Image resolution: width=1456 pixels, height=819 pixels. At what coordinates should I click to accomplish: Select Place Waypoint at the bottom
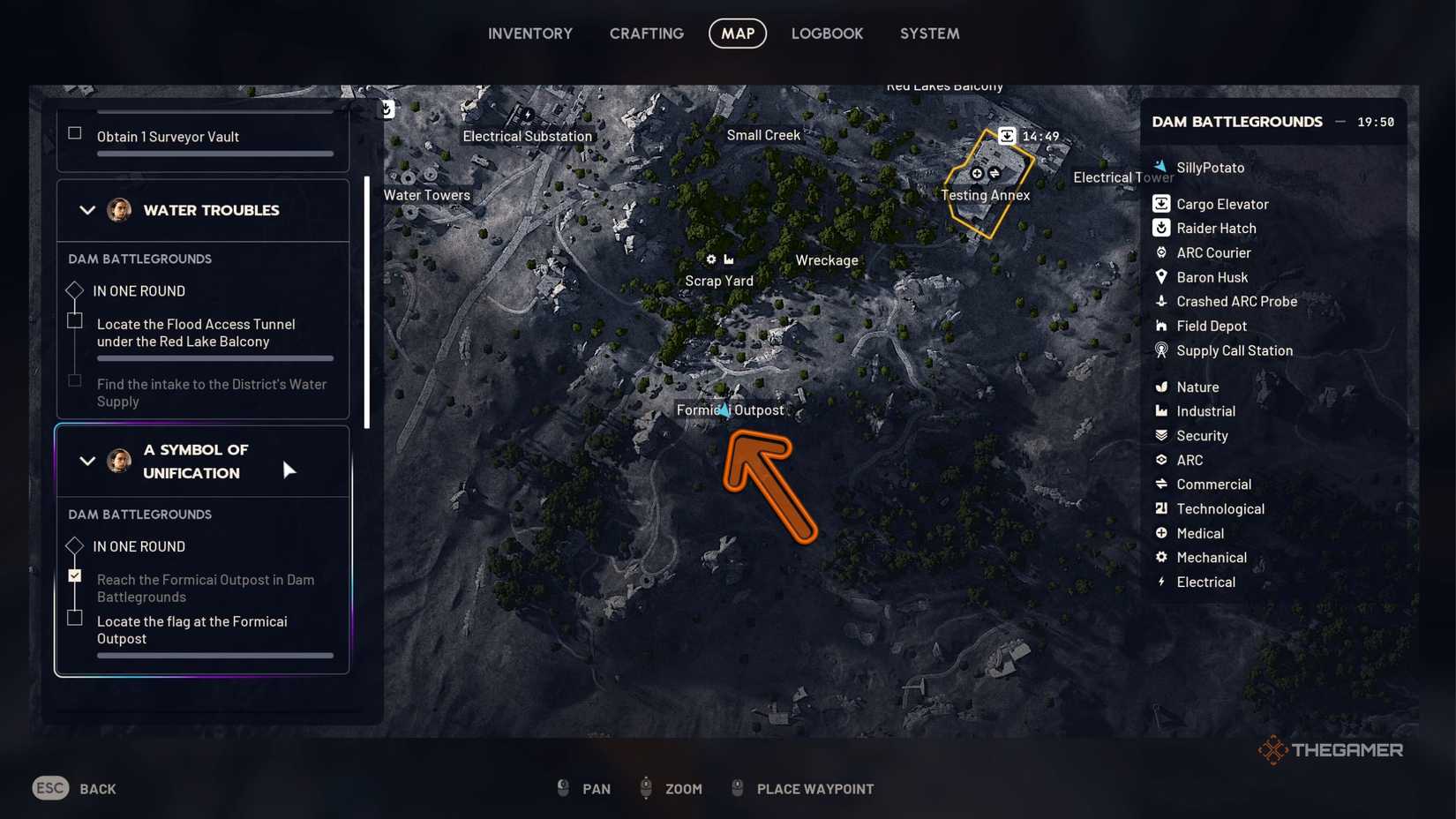814,789
